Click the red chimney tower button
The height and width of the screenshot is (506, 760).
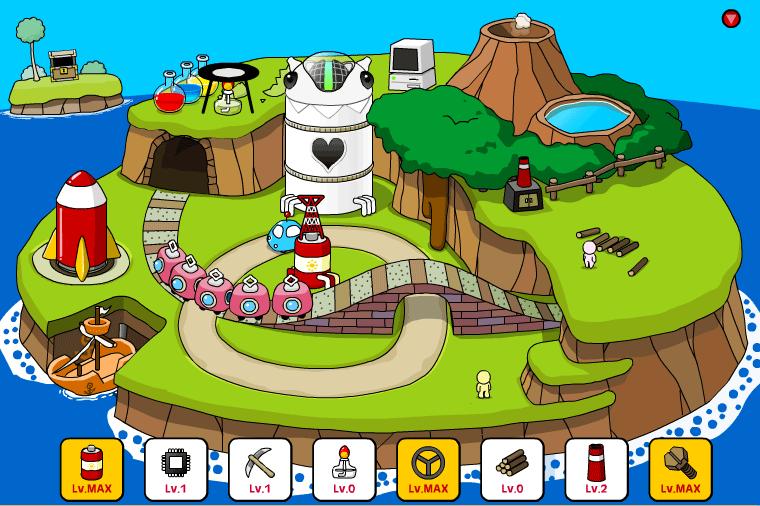coord(597,469)
